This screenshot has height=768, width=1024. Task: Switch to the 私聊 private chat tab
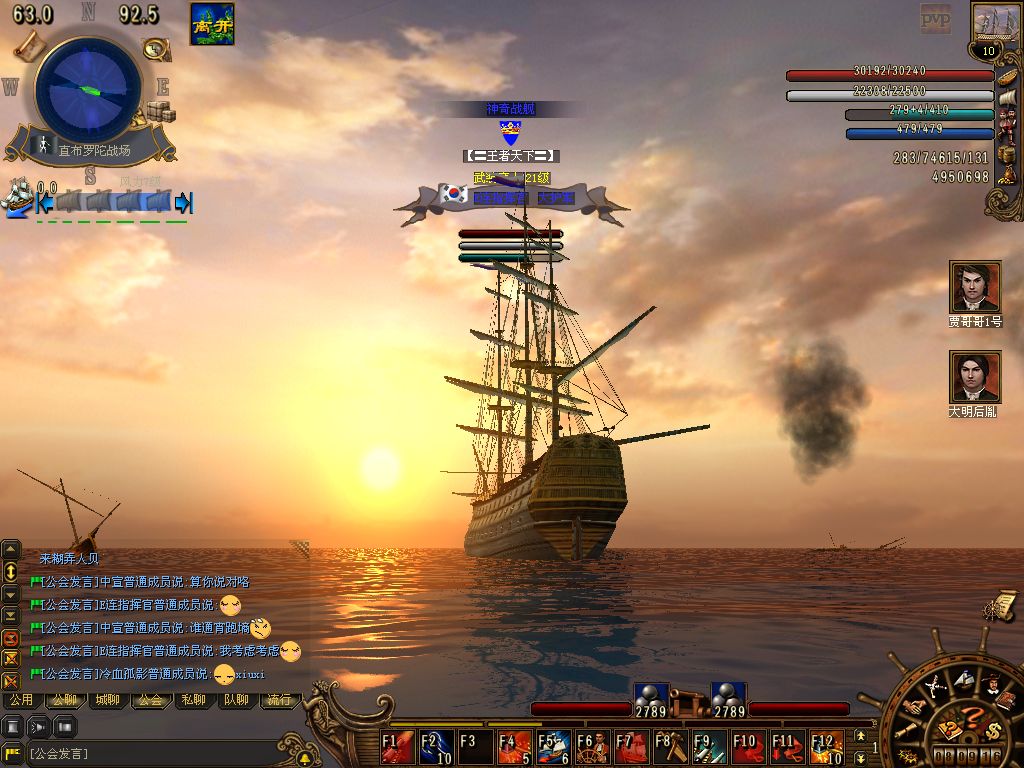(x=194, y=700)
